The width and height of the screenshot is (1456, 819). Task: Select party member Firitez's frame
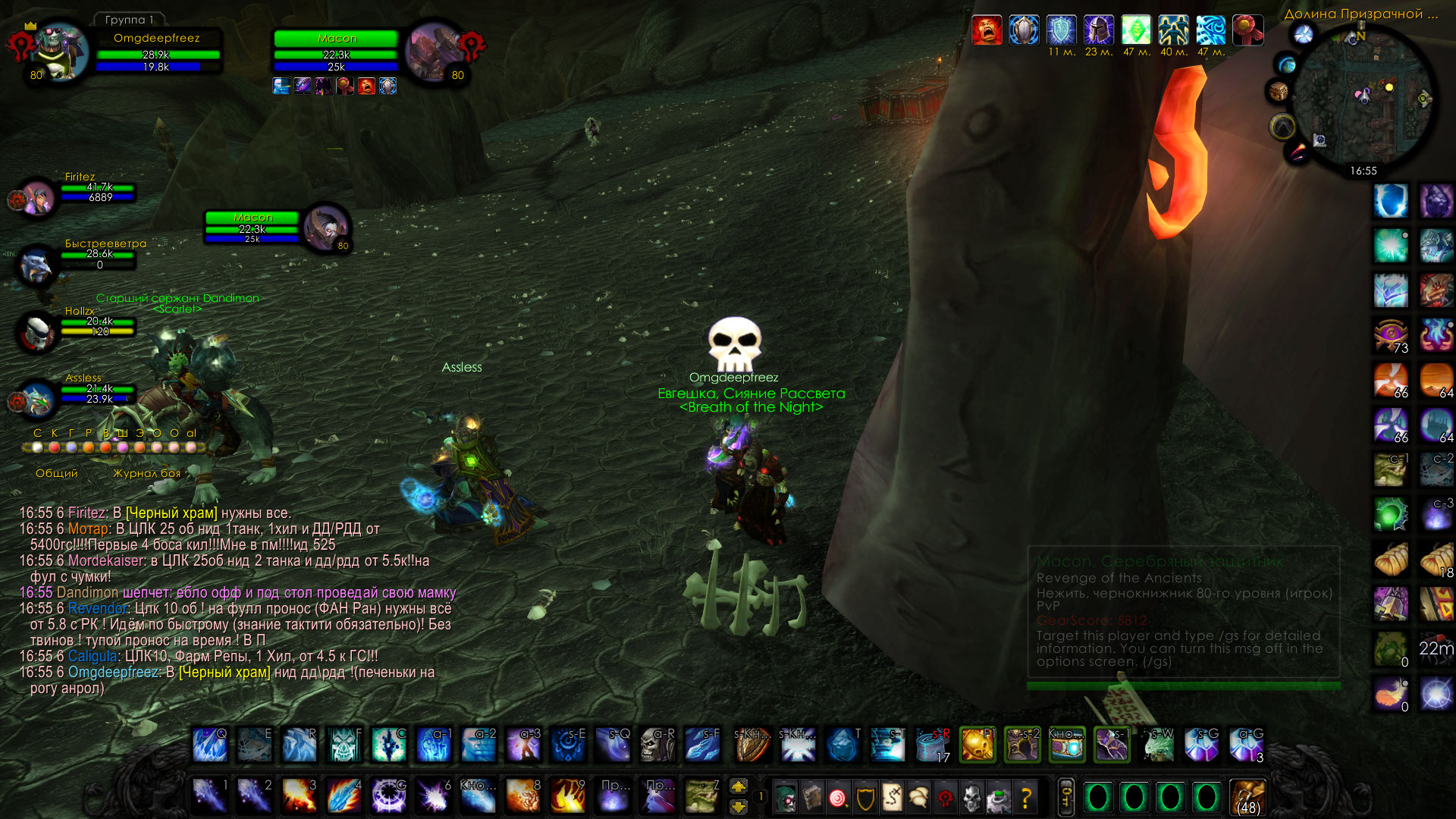click(38, 197)
